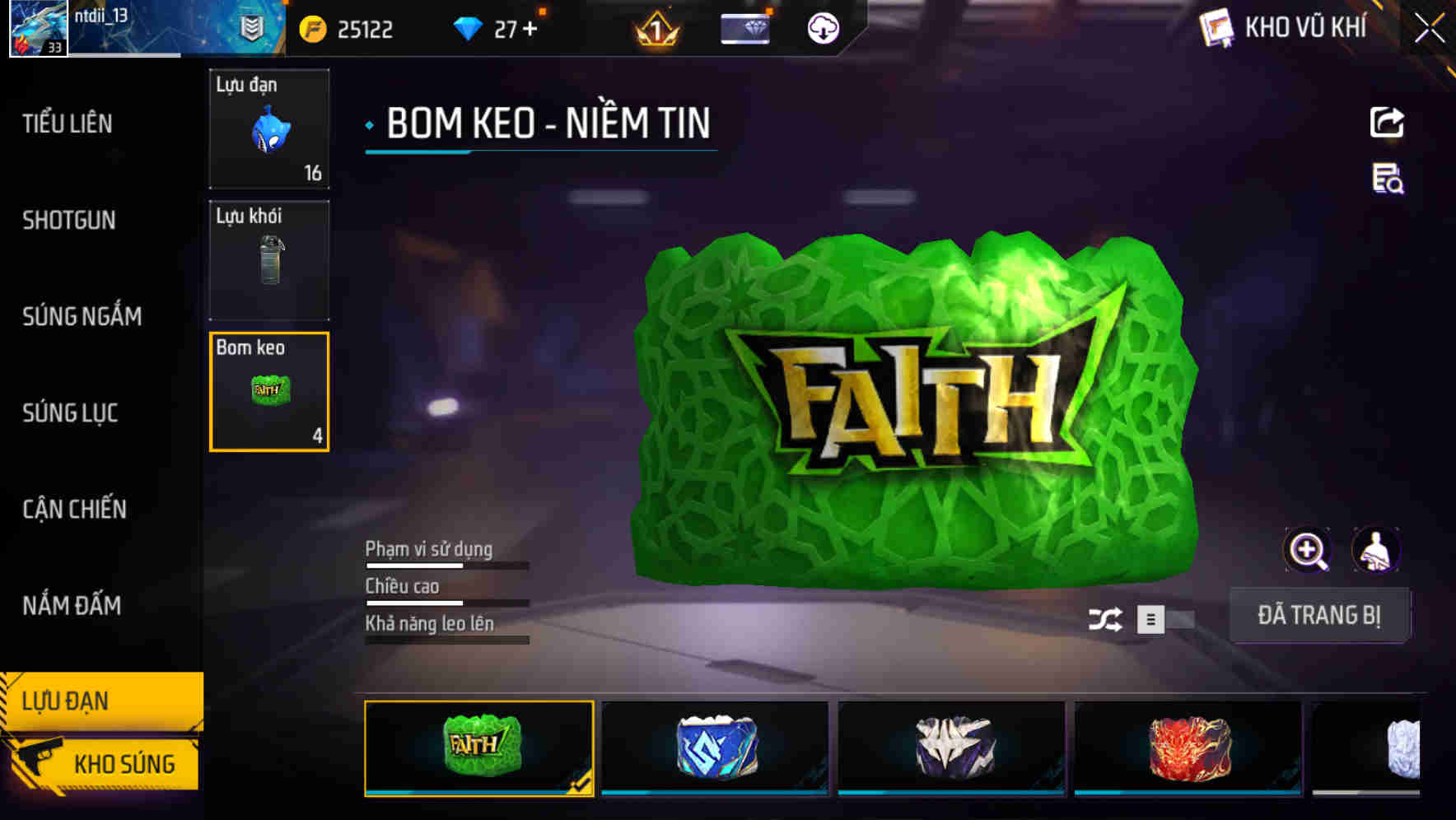
Task: Click the magnifier zoom icon near the skin
Action: tap(1308, 550)
